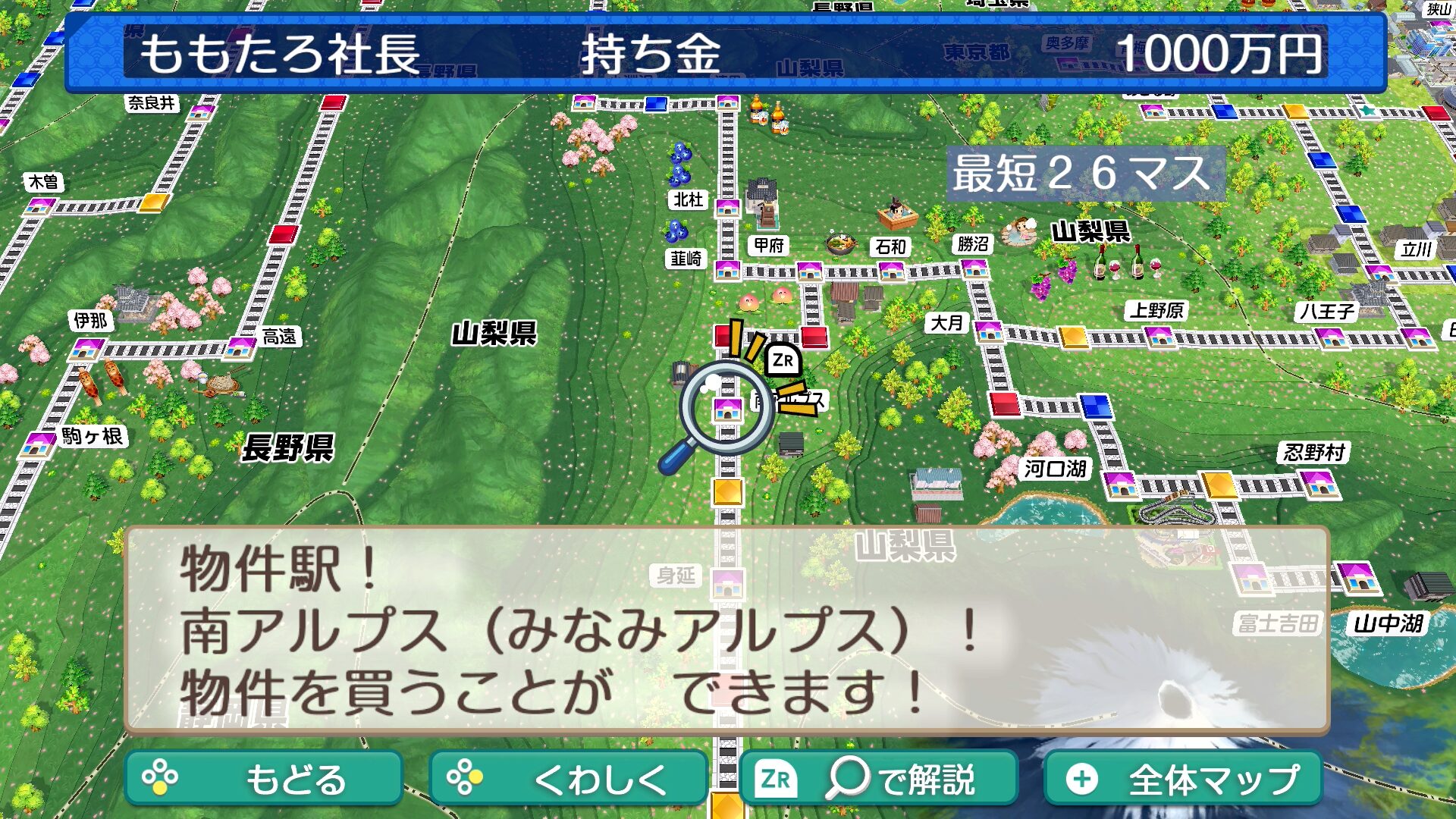The height and width of the screenshot is (819, 1456).
Task: Click the 物件駅 message dialogue box
Action: 726,631
